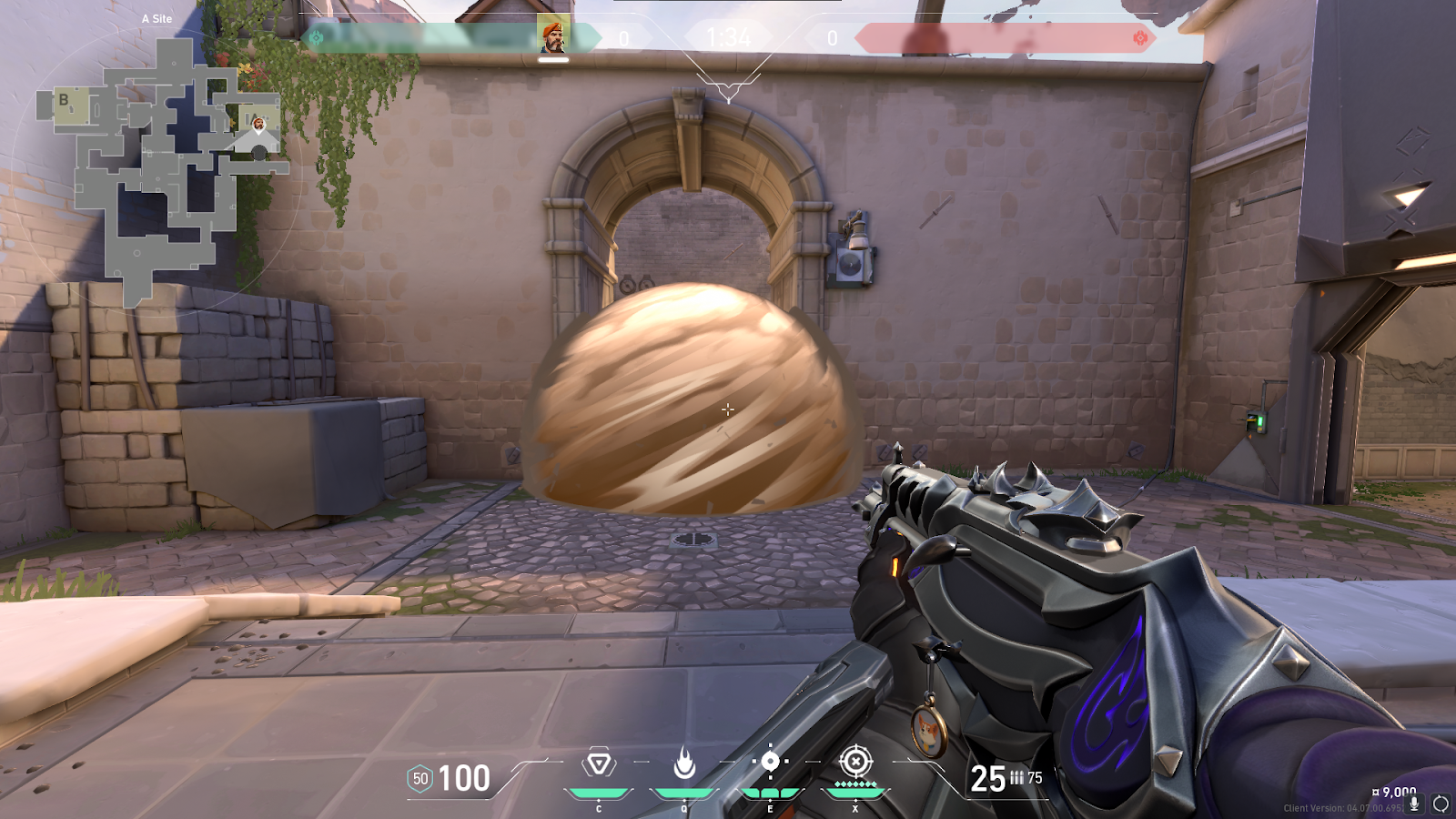1456x819 pixels.
Task: Select the B site label on the minimap
Action: (64, 100)
